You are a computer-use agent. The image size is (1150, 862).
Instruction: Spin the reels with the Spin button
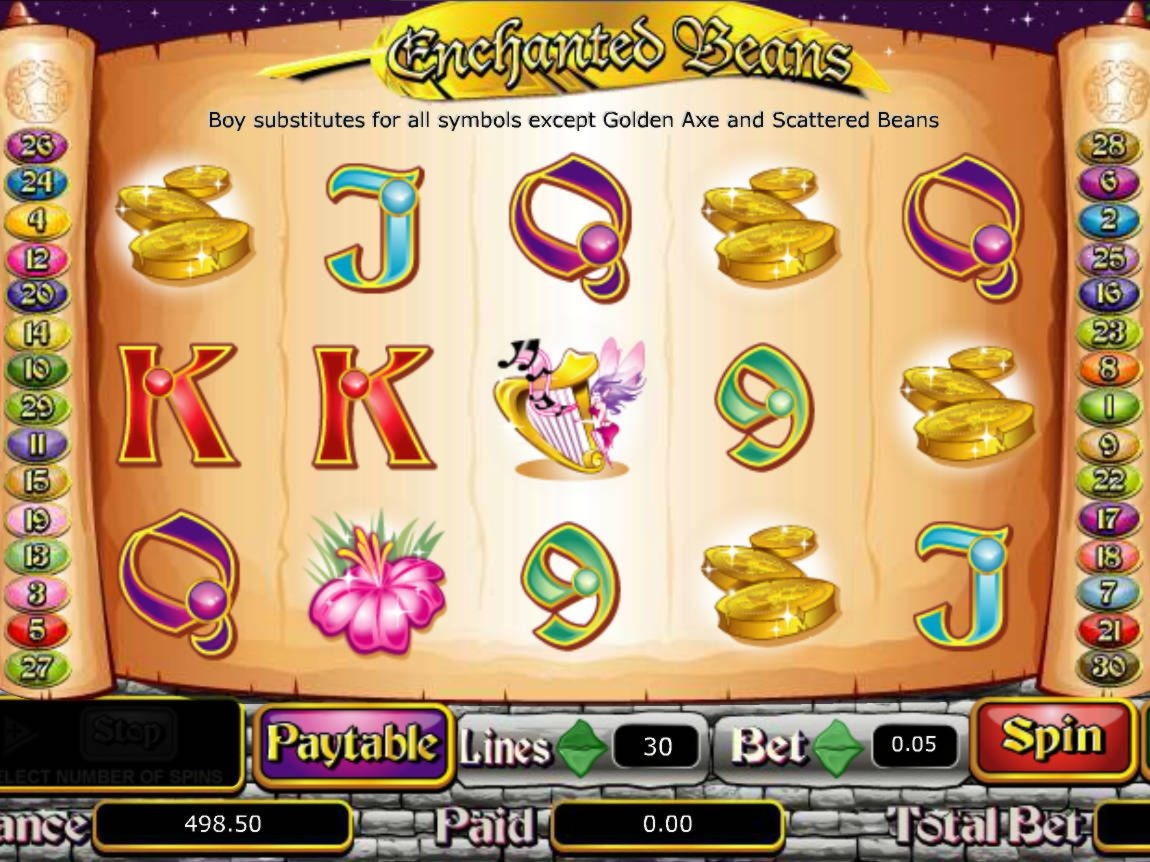point(1052,738)
